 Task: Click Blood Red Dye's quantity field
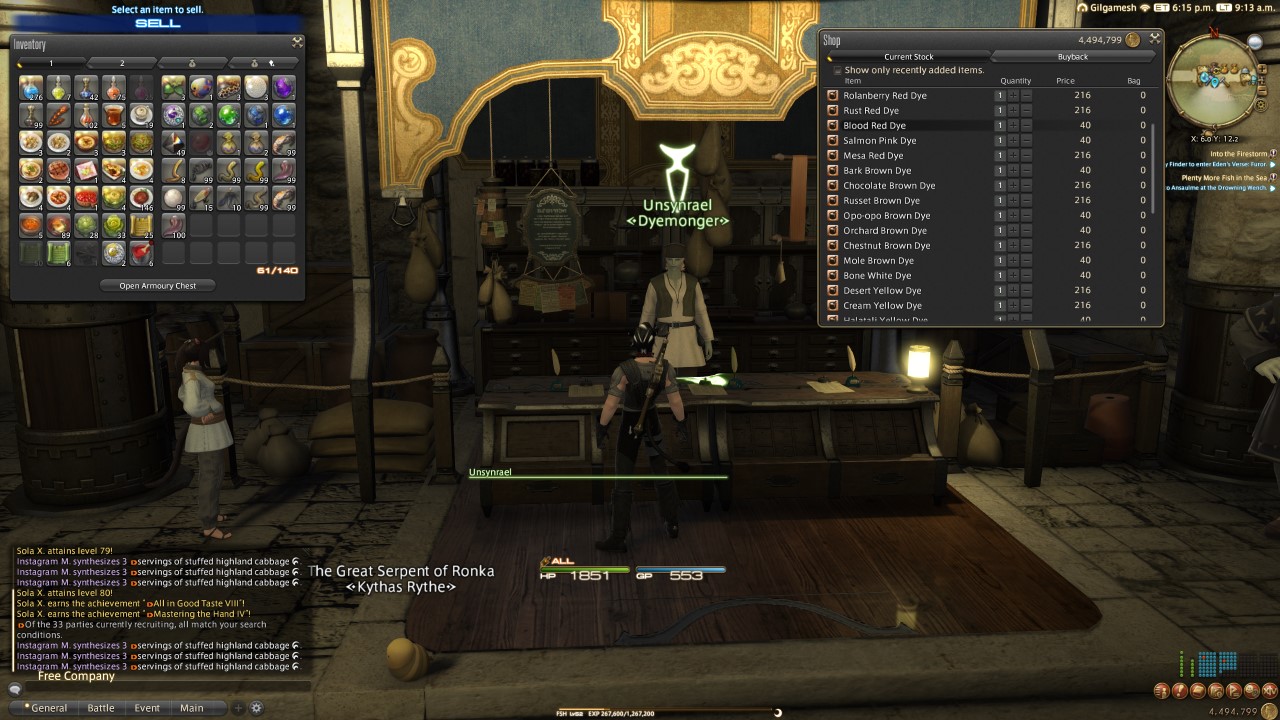click(1000, 125)
